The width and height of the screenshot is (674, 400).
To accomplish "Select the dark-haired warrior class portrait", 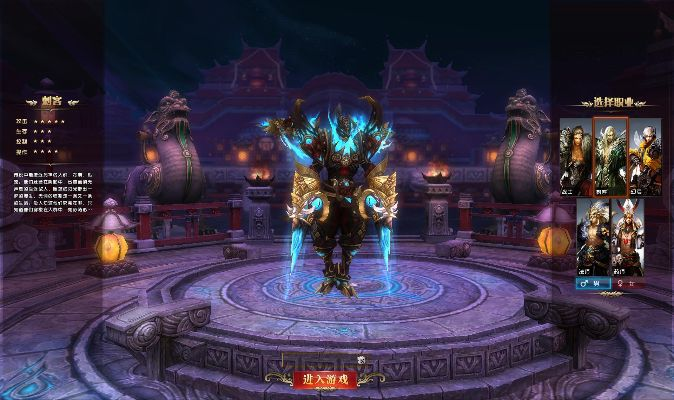I will 575,156.
